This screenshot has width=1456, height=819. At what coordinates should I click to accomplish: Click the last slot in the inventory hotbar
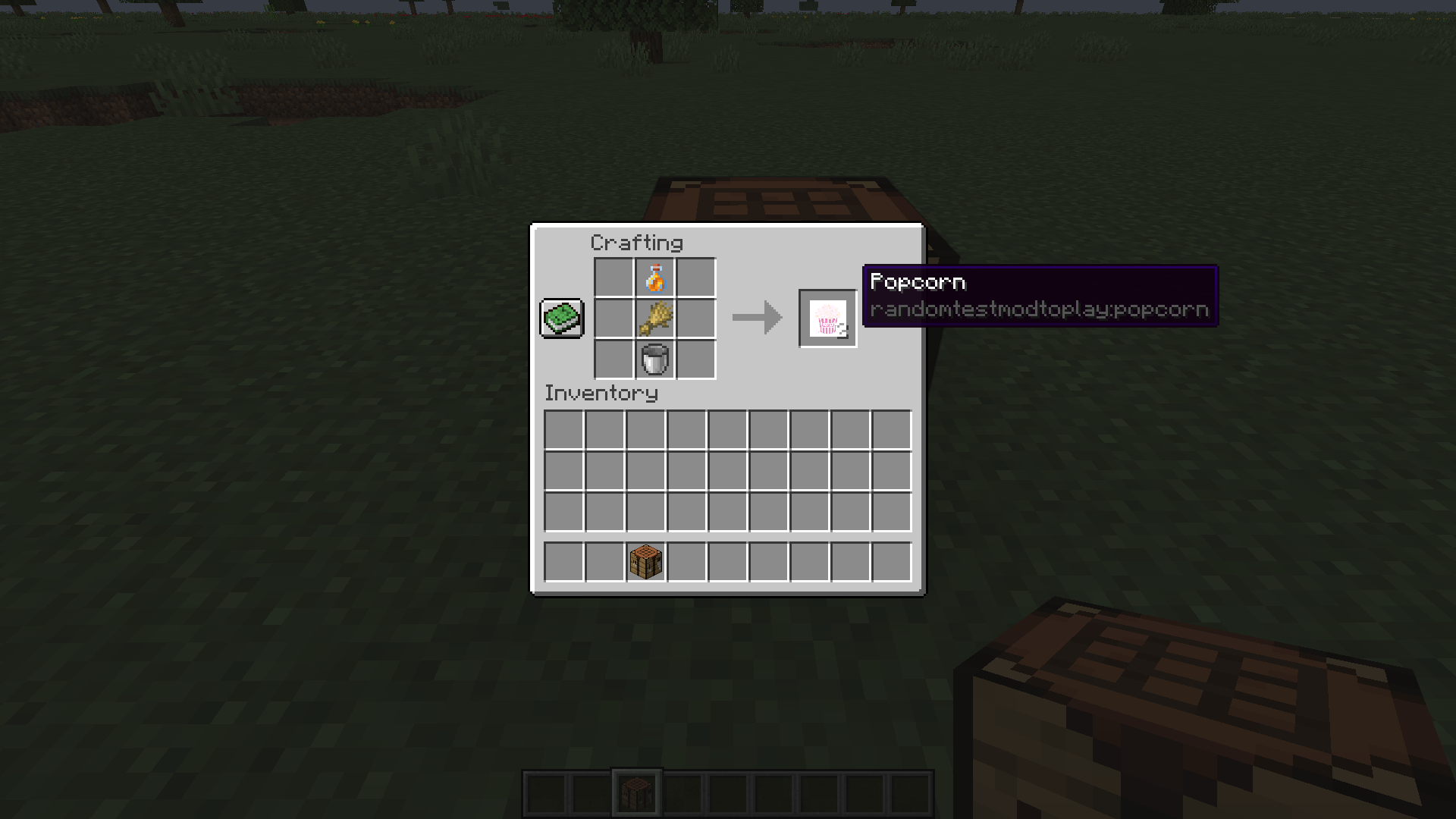[890, 560]
